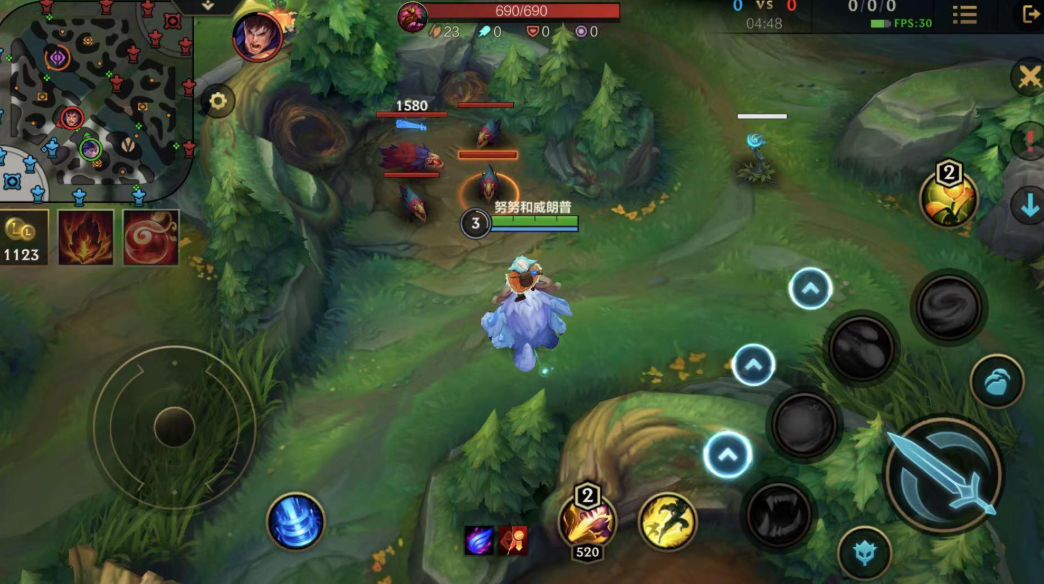Activate the blue Recall button
The width and height of the screenshot is (1044, 584).
[x=296, y=521]
